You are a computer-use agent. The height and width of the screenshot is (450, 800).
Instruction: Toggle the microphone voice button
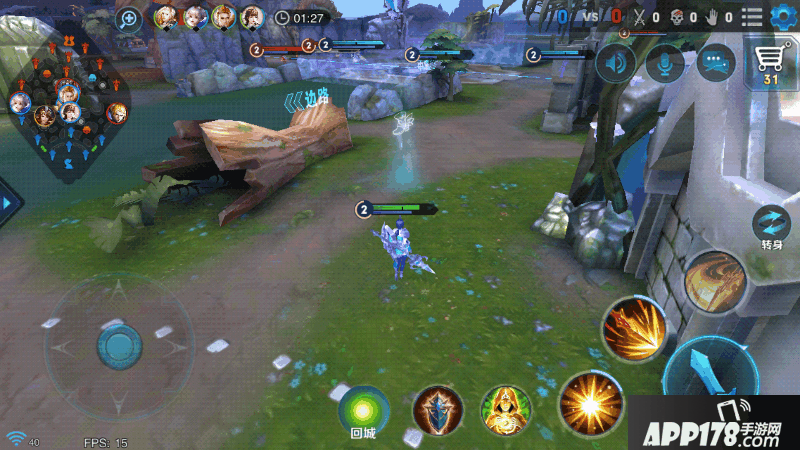pos(665,64)
